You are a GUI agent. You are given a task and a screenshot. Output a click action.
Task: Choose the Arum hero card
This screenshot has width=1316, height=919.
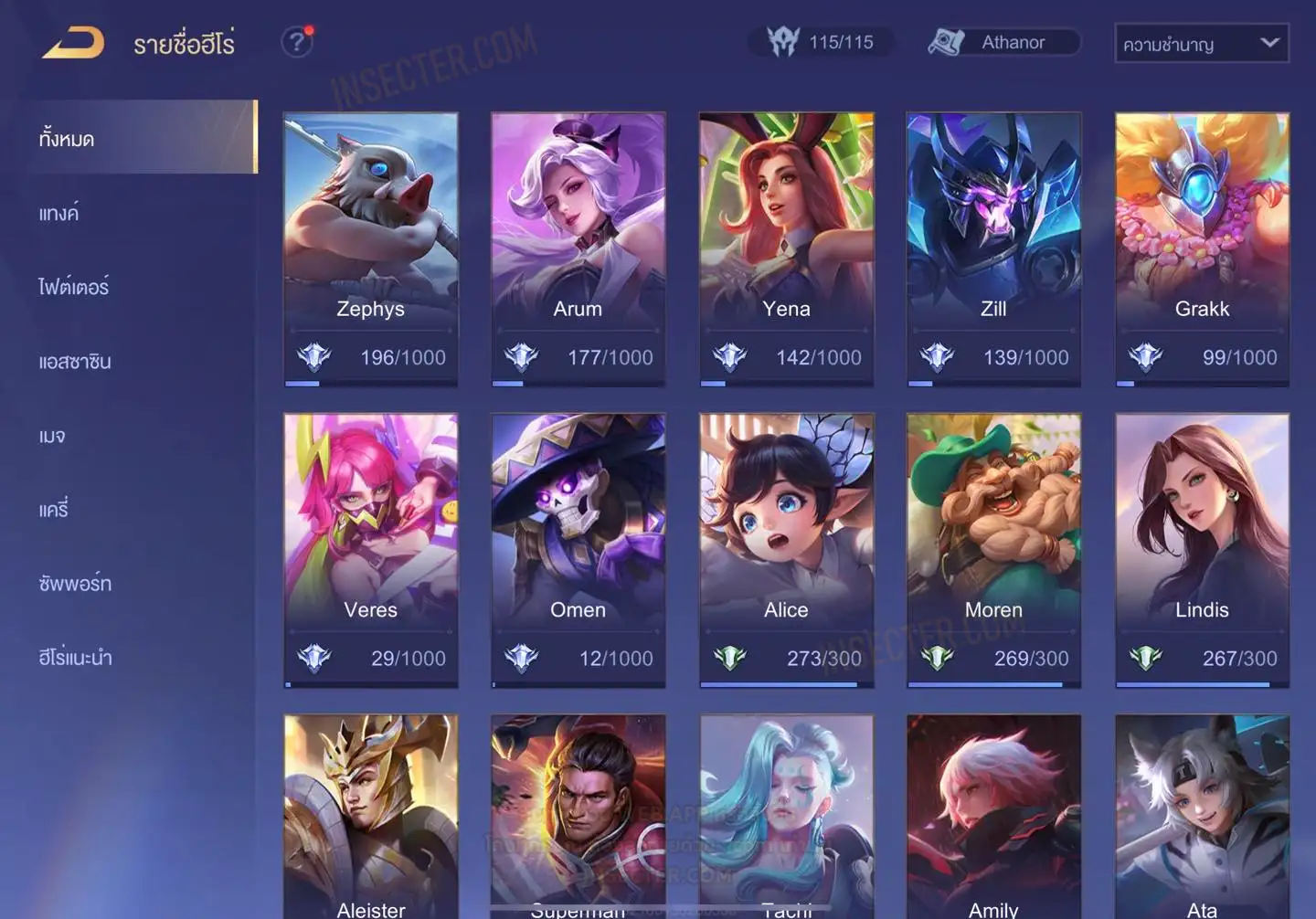[x=578, y=248]
